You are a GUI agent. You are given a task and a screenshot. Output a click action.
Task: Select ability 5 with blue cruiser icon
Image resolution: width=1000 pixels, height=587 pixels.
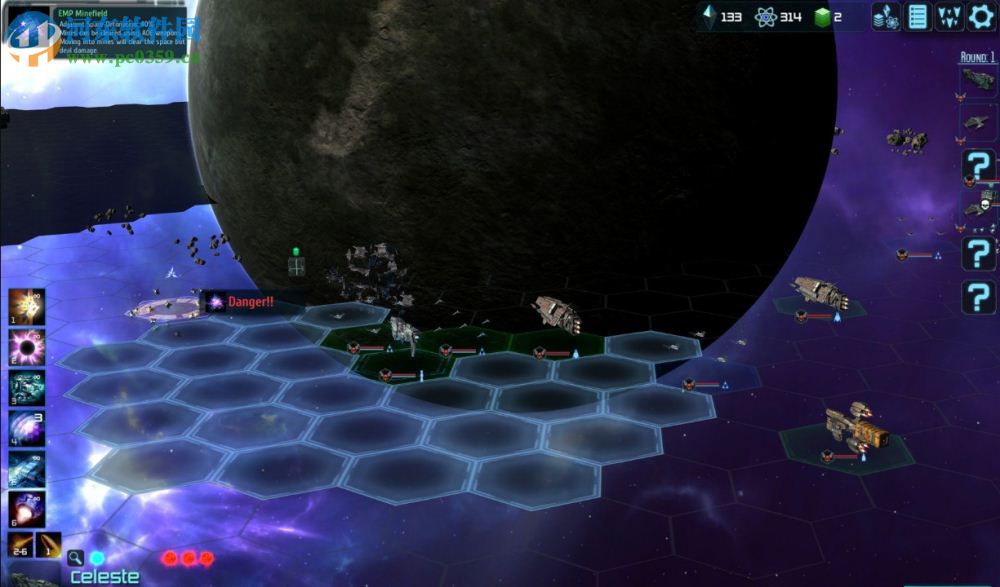26,468
